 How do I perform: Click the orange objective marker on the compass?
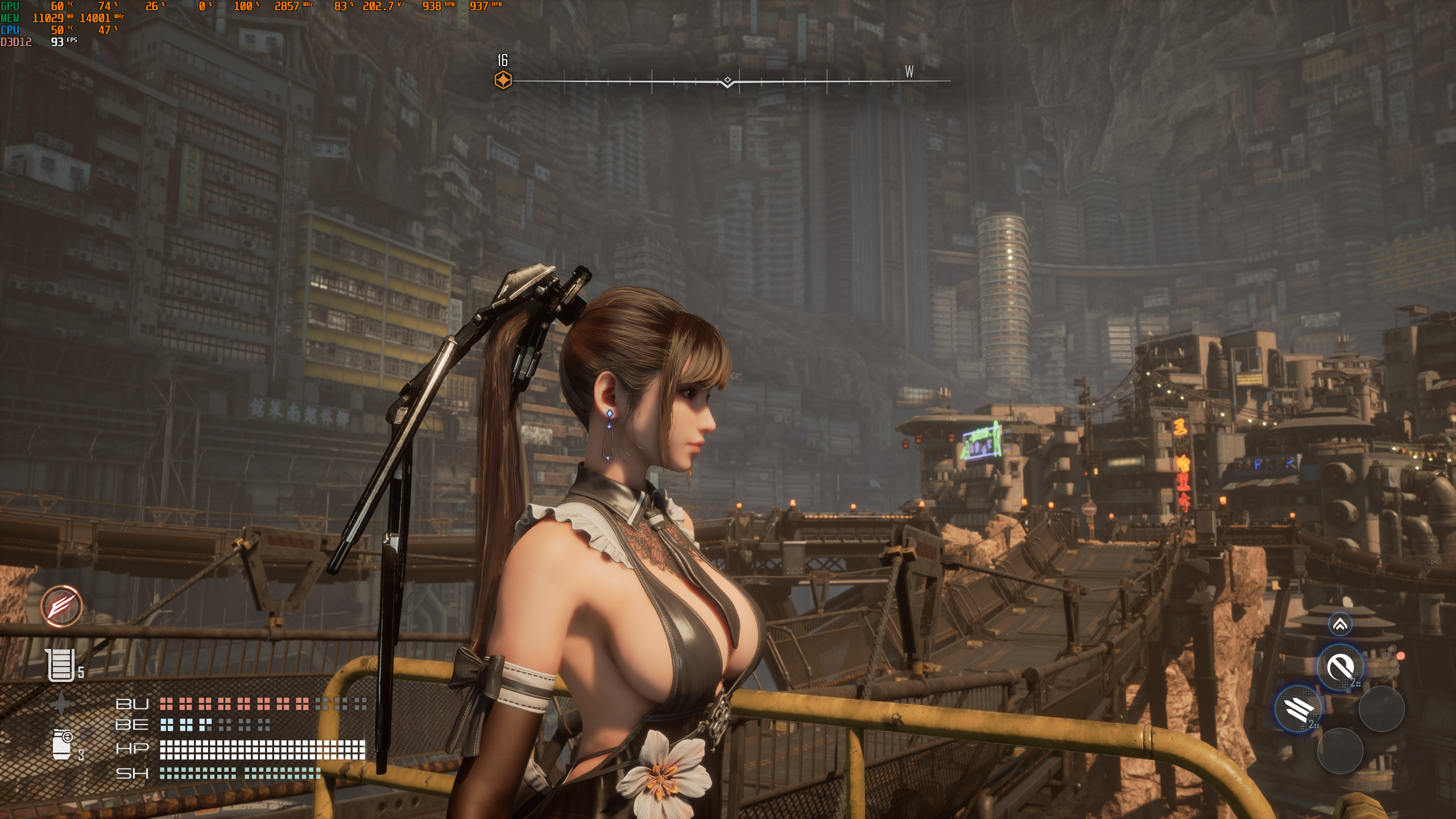[503, 80]
